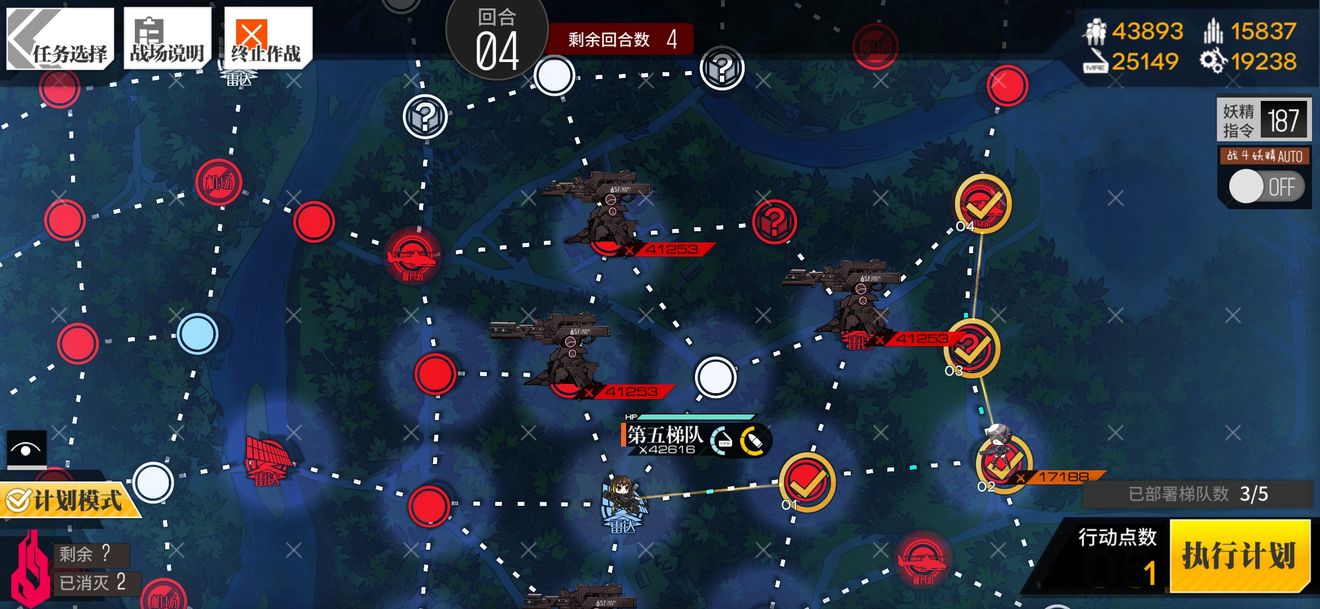Pick the planned node labeled O4

[982, 204]
